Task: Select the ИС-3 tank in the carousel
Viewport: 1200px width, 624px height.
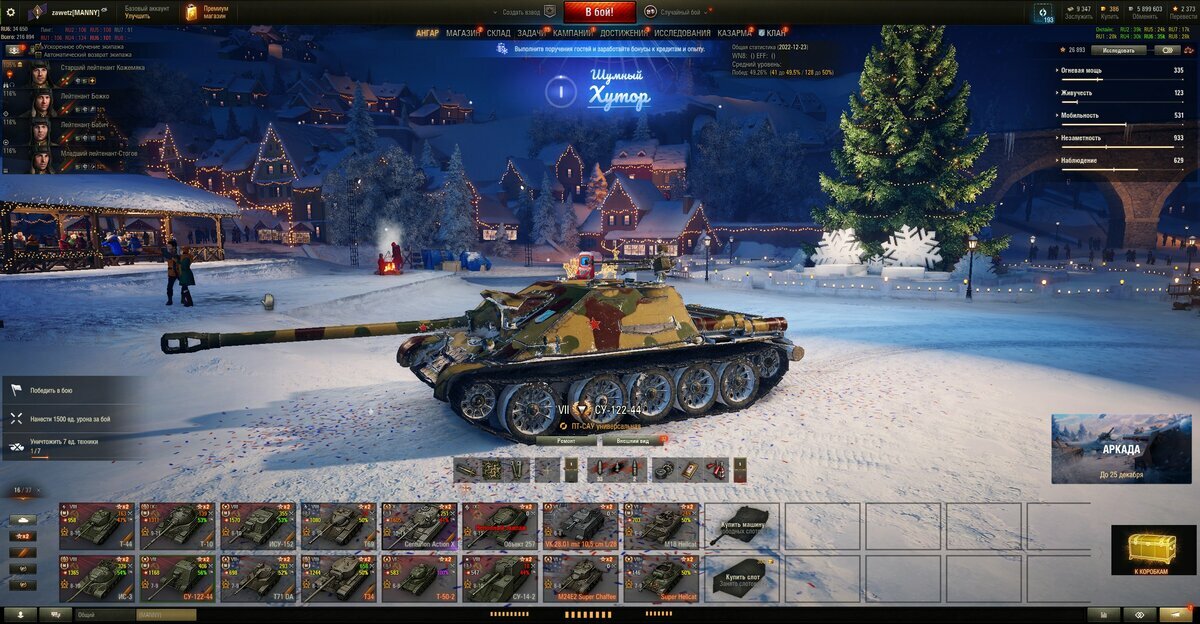Action: tap(97, 578)
